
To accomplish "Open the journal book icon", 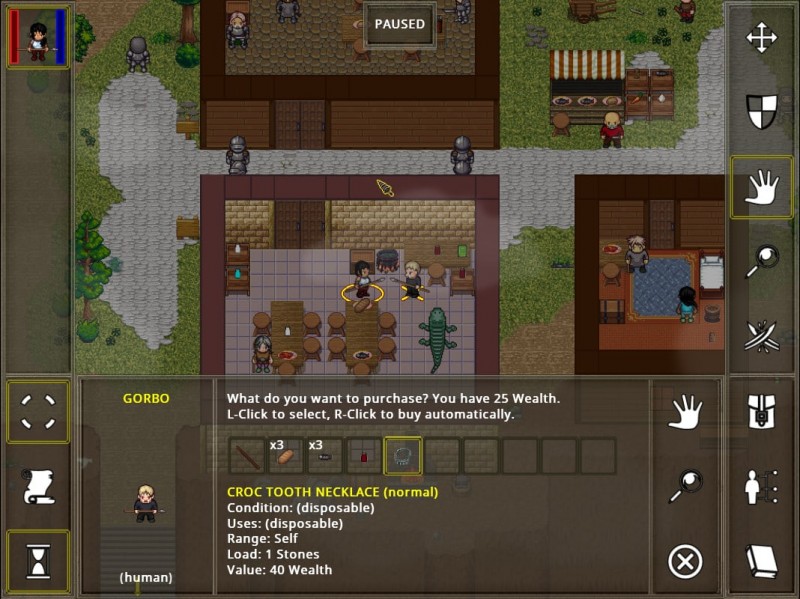I will pos(762,561).
